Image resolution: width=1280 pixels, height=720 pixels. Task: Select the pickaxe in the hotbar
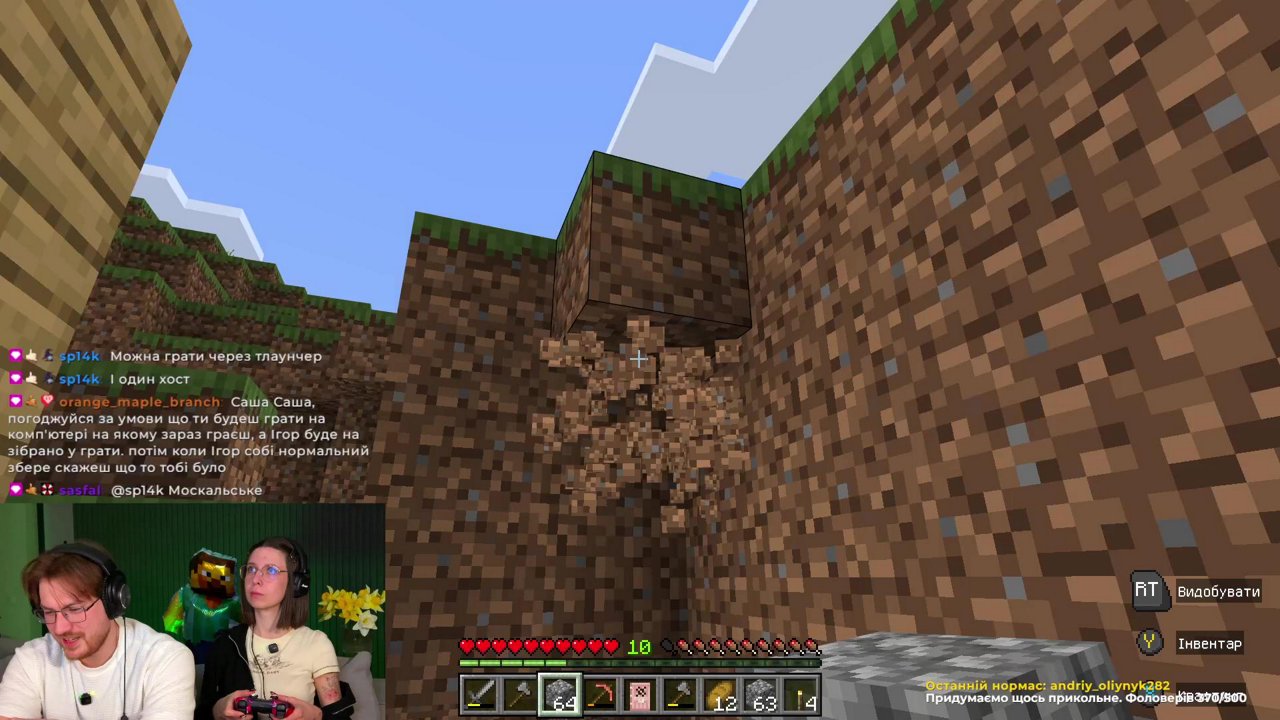click(602, 693)
